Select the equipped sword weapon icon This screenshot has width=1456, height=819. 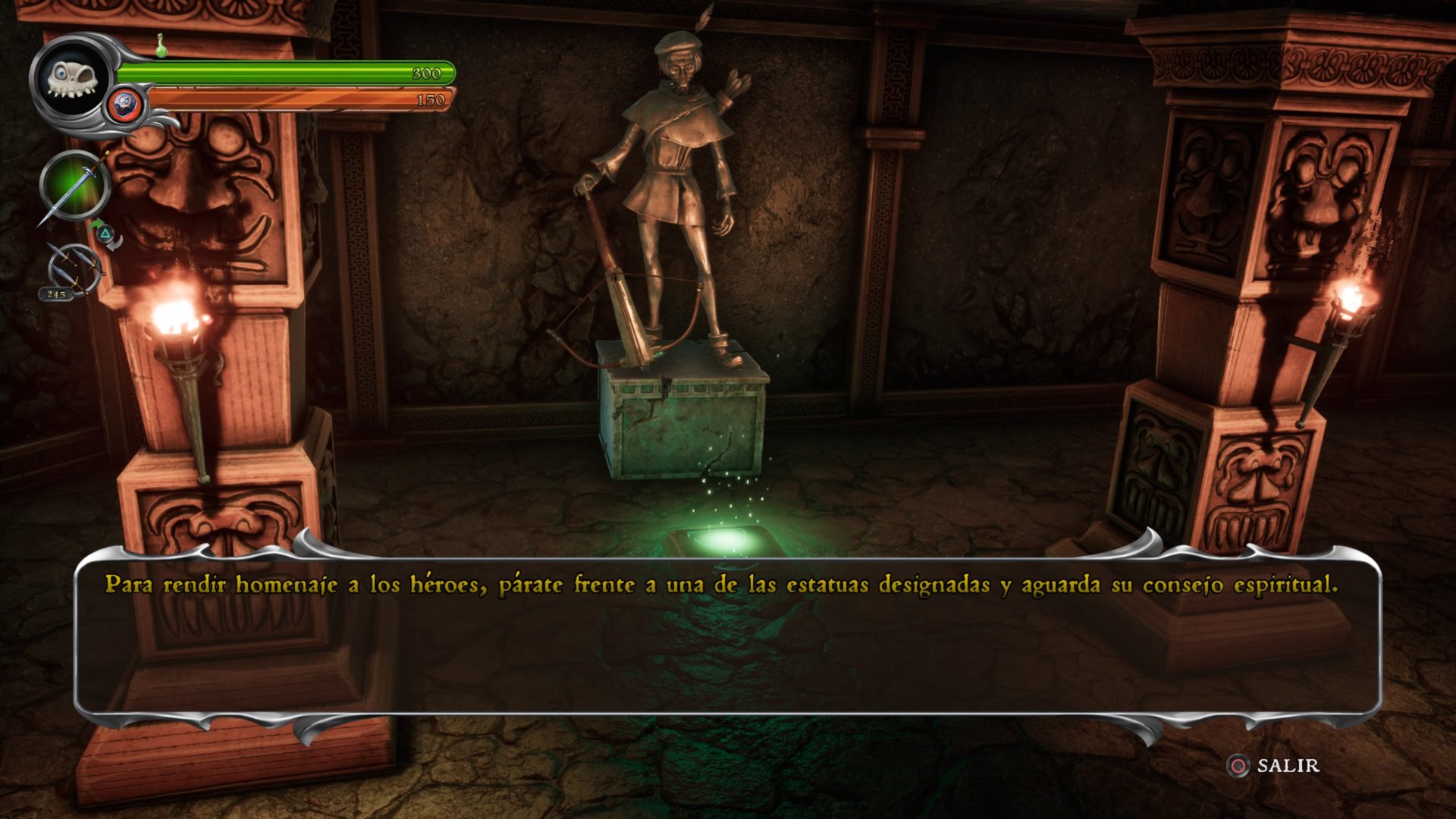coord(74,186)
